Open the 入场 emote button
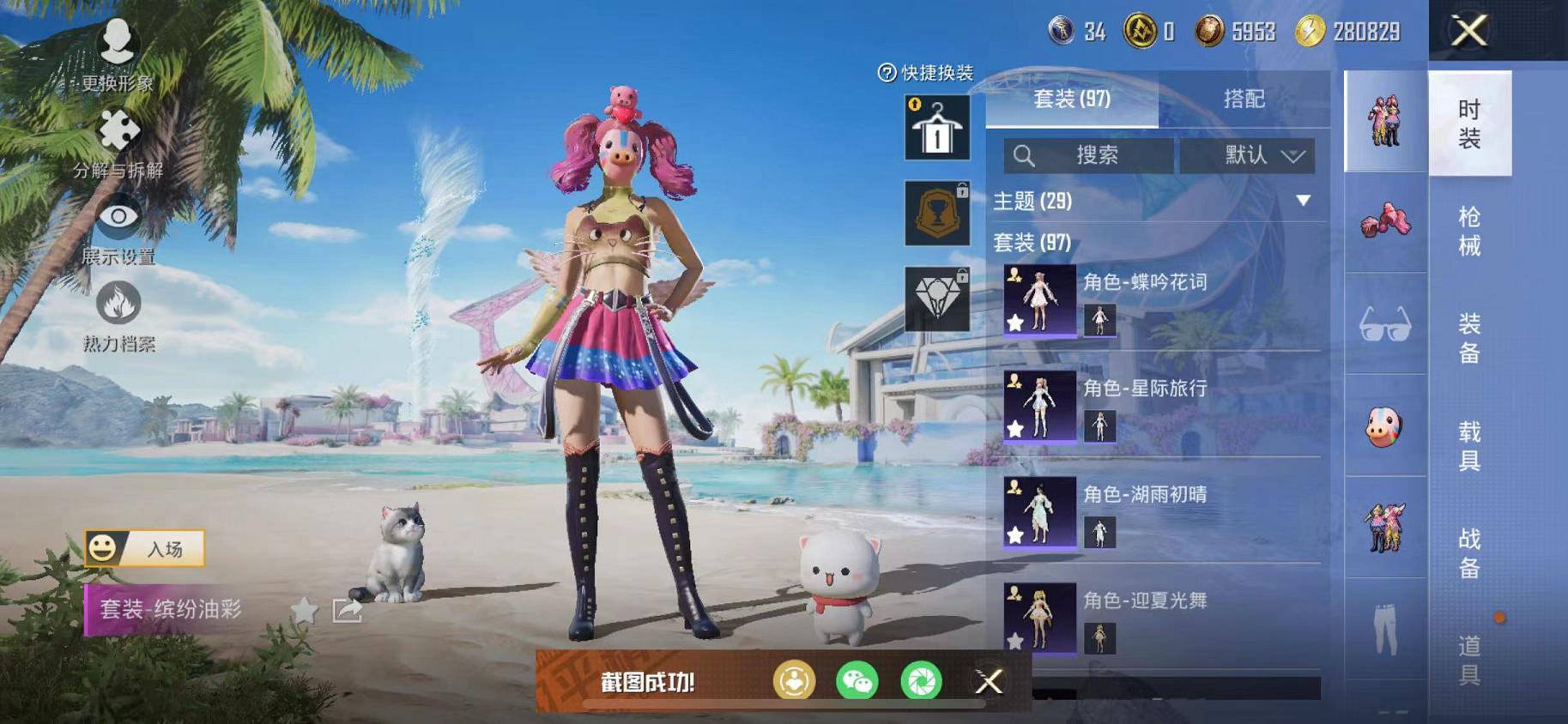 coord(144,546)
